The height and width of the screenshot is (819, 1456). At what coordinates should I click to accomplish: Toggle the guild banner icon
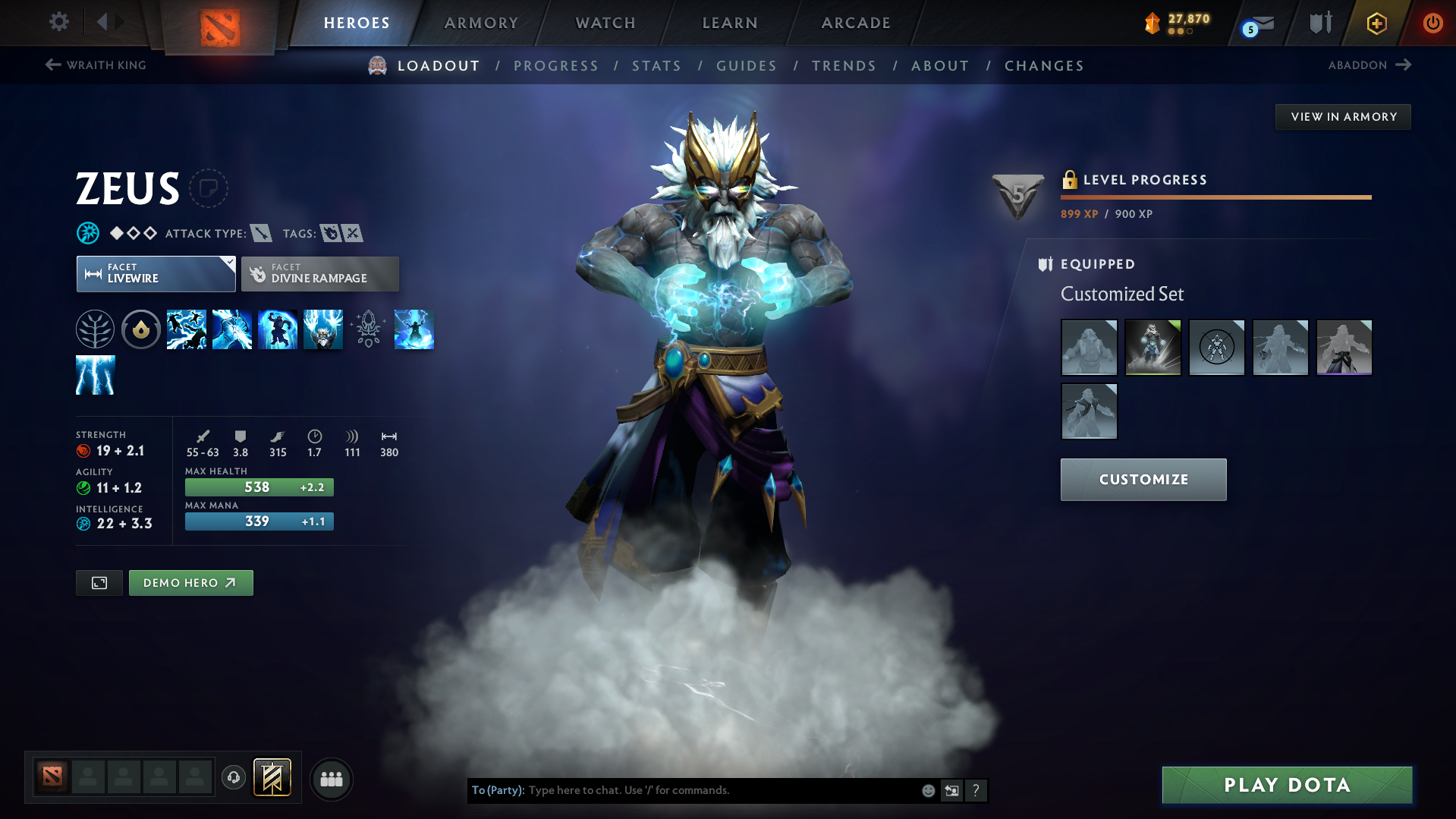[x=271, y=777]
